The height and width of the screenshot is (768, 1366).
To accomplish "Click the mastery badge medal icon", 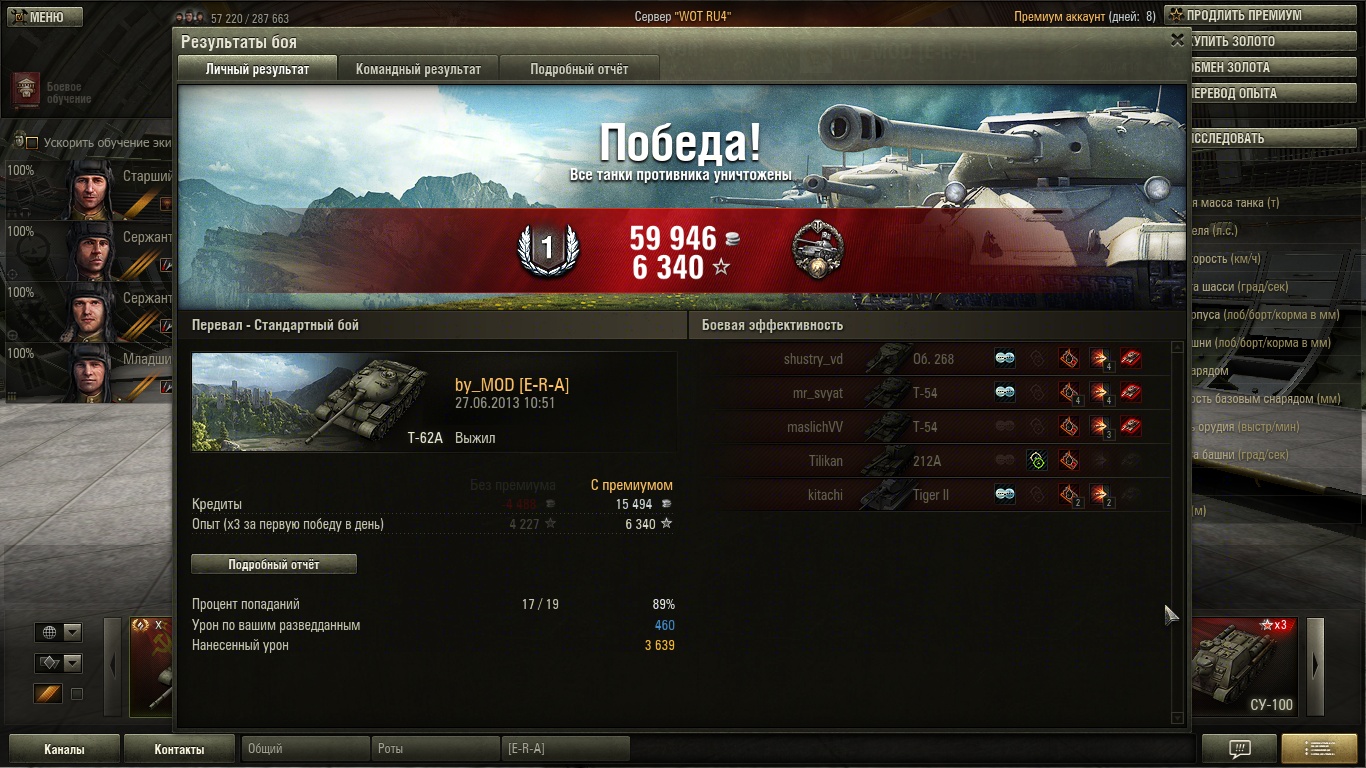I will click(816, 250).
